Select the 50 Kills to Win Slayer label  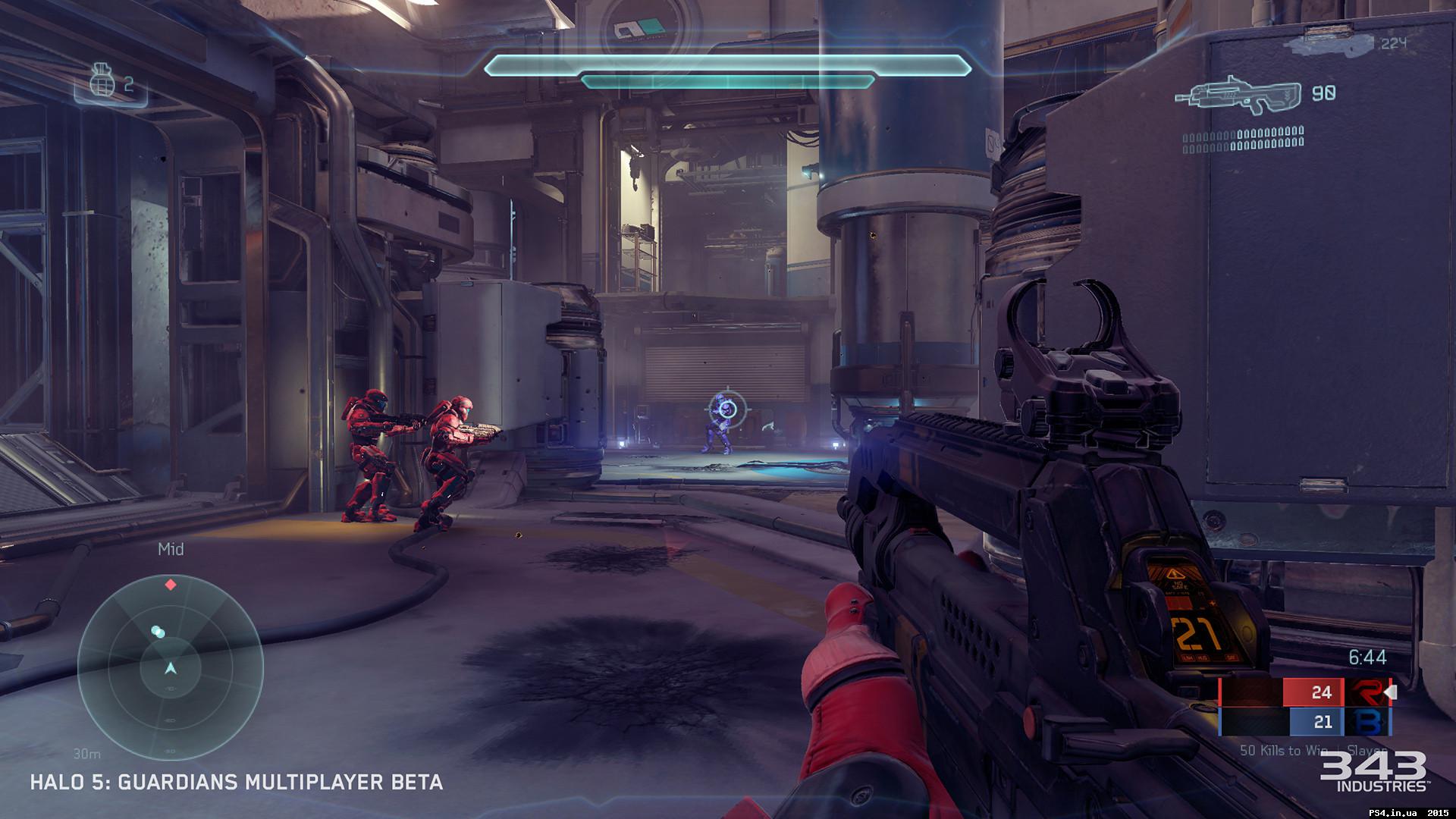(1313, 749)
